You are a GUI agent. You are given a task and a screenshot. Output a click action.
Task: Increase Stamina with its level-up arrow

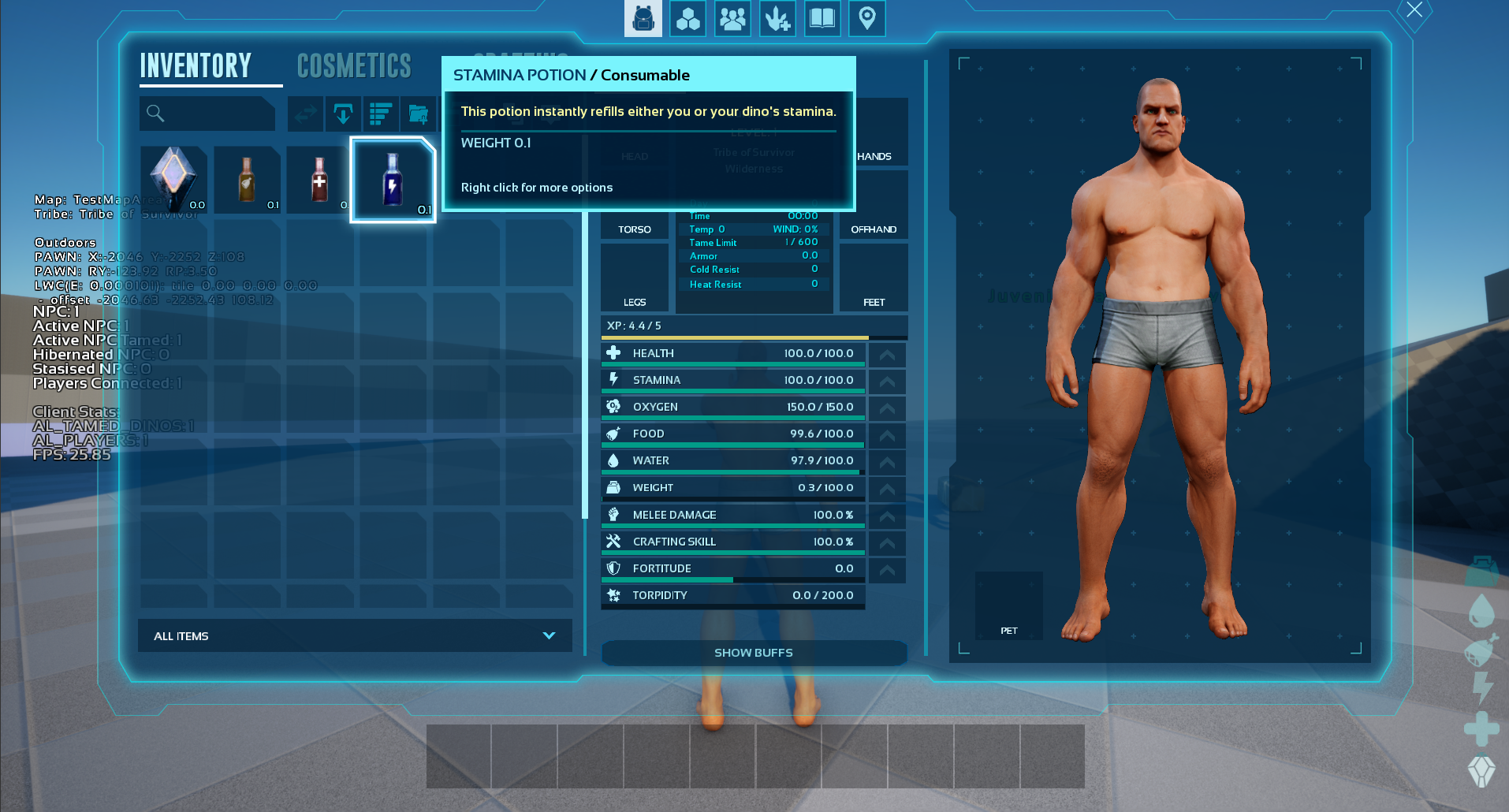coord(887,382)
